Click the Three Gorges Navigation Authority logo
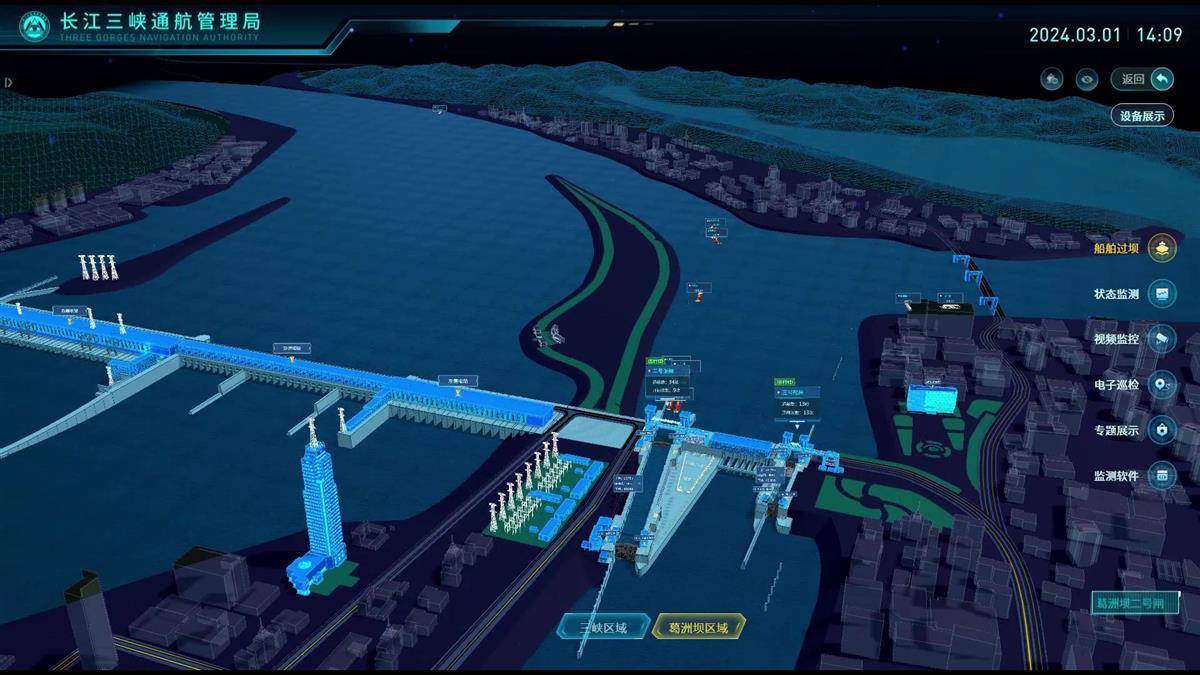This screenshot has height=675, width=1200. (x=34, y=28)
